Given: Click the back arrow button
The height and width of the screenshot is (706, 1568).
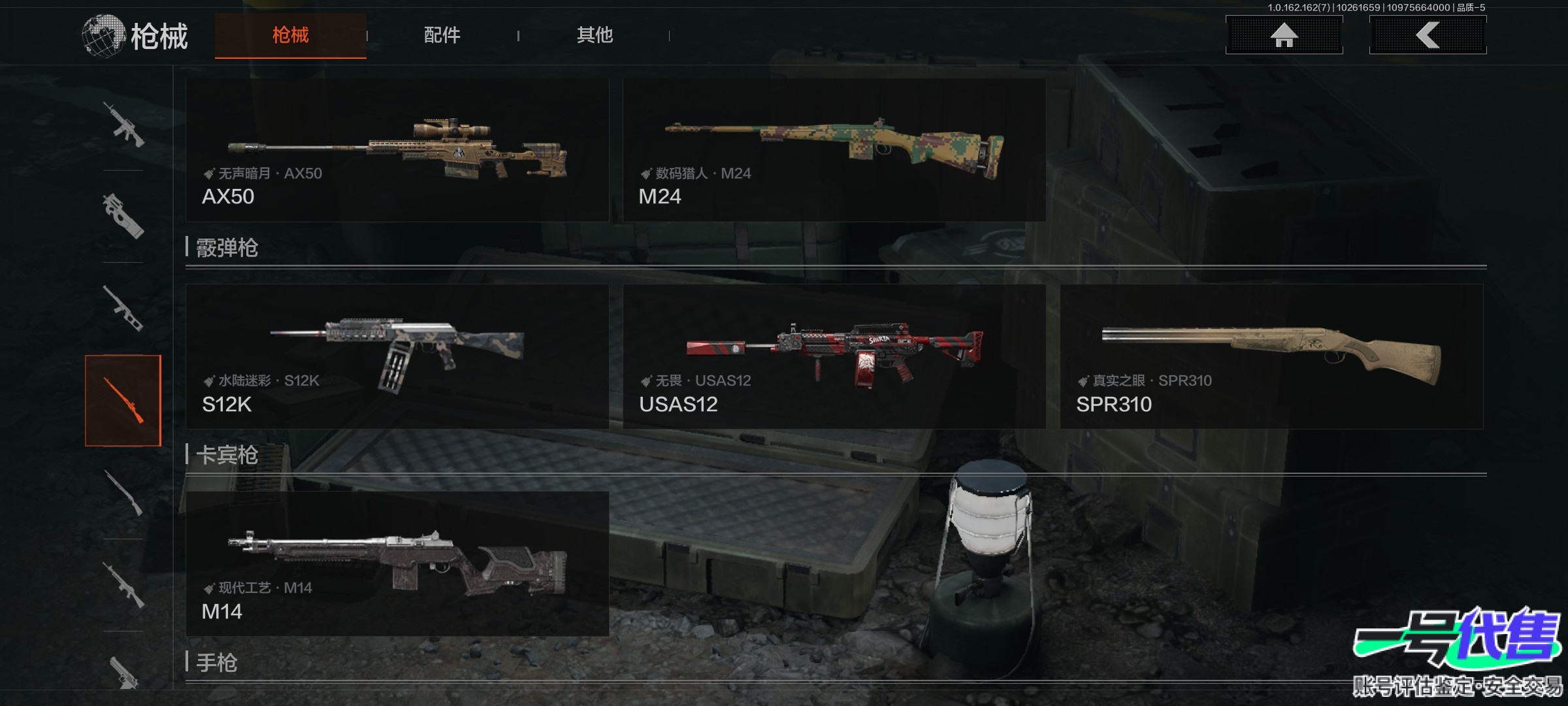Looking at the screenshot, I should 1428,35.
